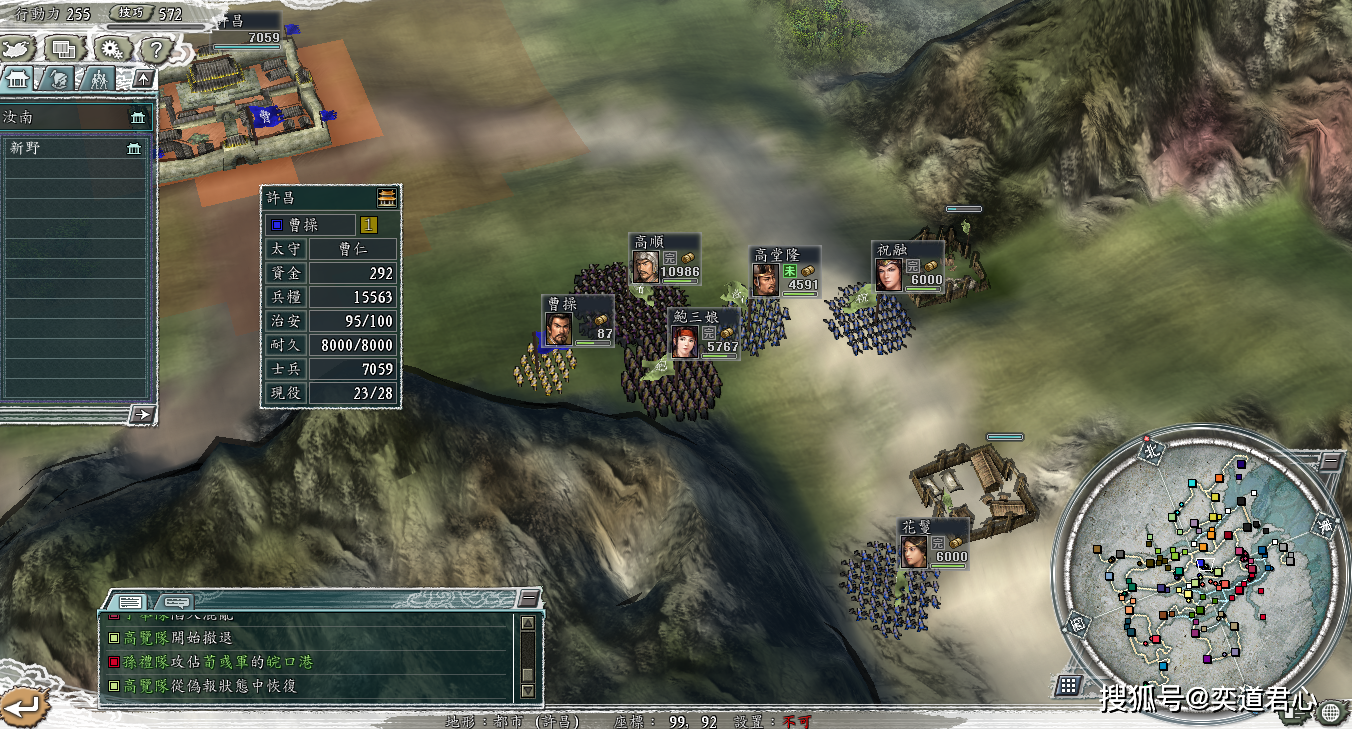
Task: Click the China map outline icon
Action: point(18,48)
